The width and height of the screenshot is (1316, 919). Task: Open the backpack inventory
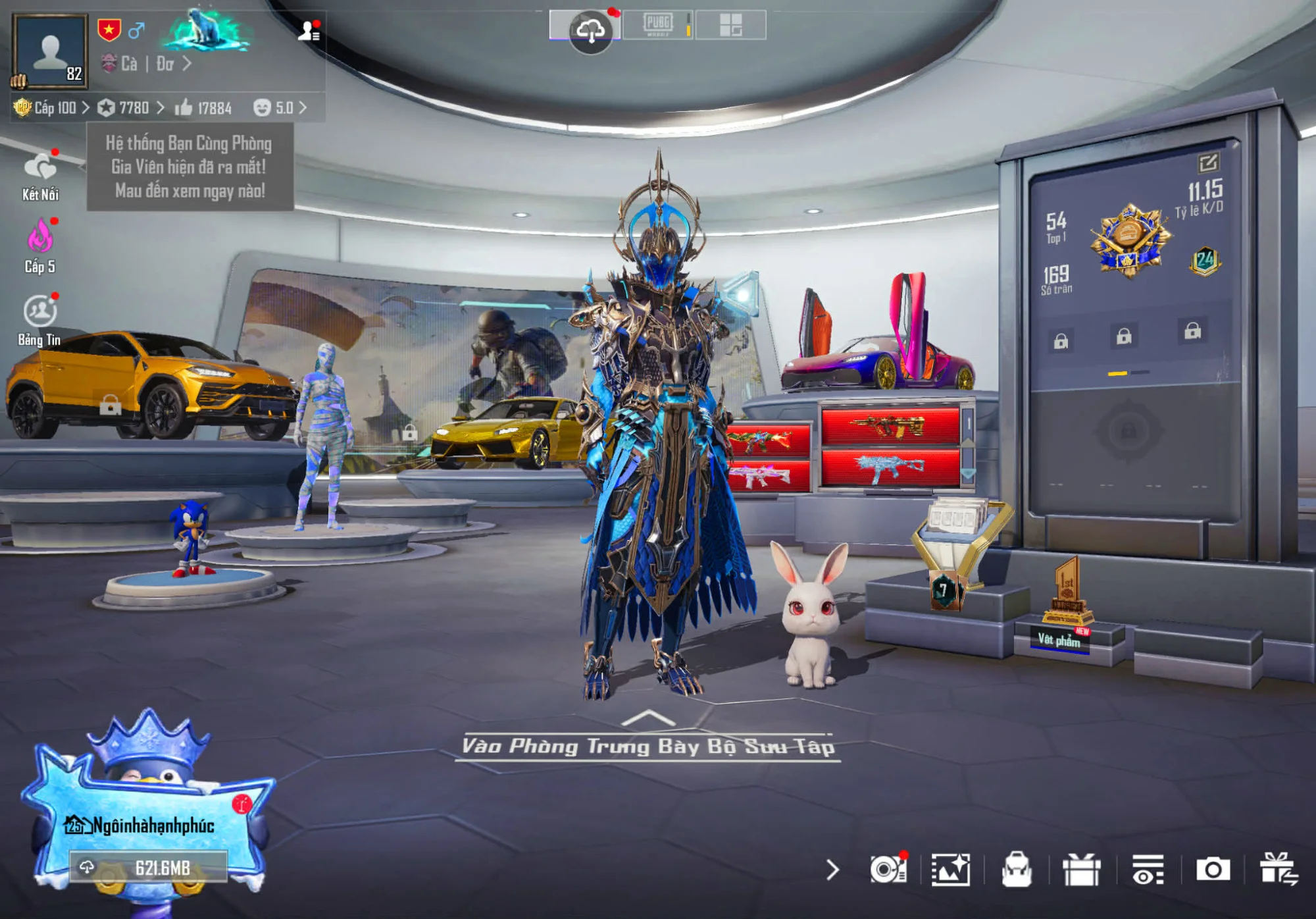point(1016,870)
